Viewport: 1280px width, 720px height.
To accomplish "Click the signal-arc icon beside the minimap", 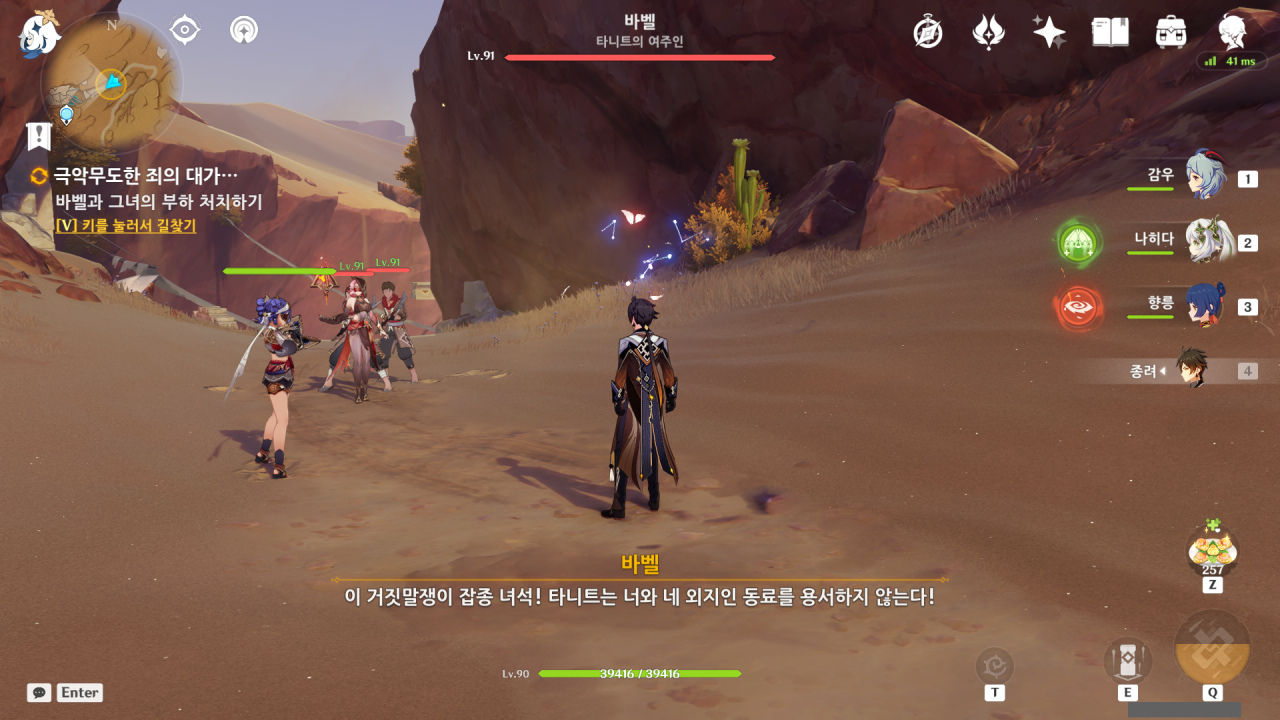I will pos(243,30).
